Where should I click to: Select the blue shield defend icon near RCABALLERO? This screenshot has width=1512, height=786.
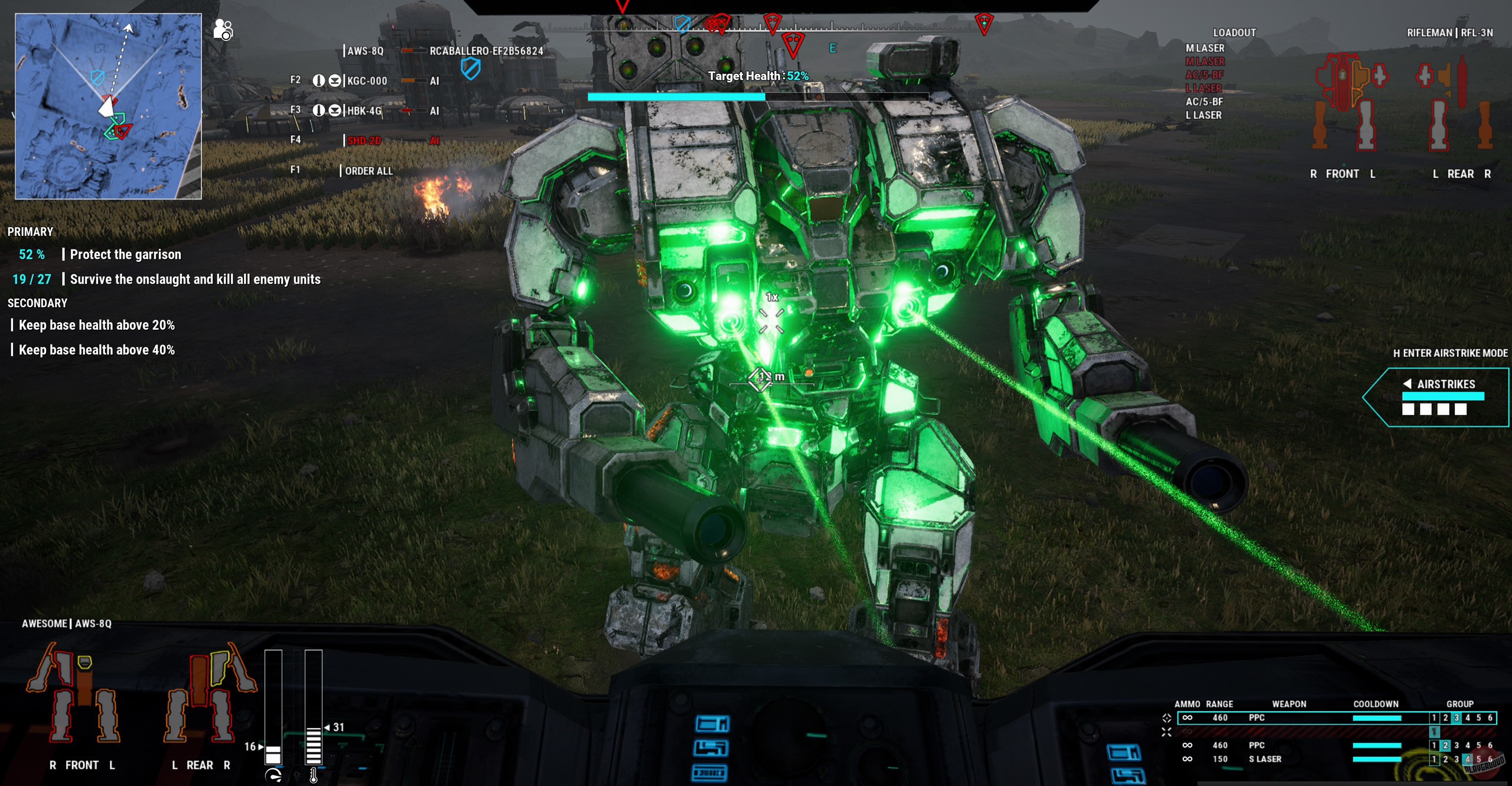pyautogui.click(x=471, y=69)
